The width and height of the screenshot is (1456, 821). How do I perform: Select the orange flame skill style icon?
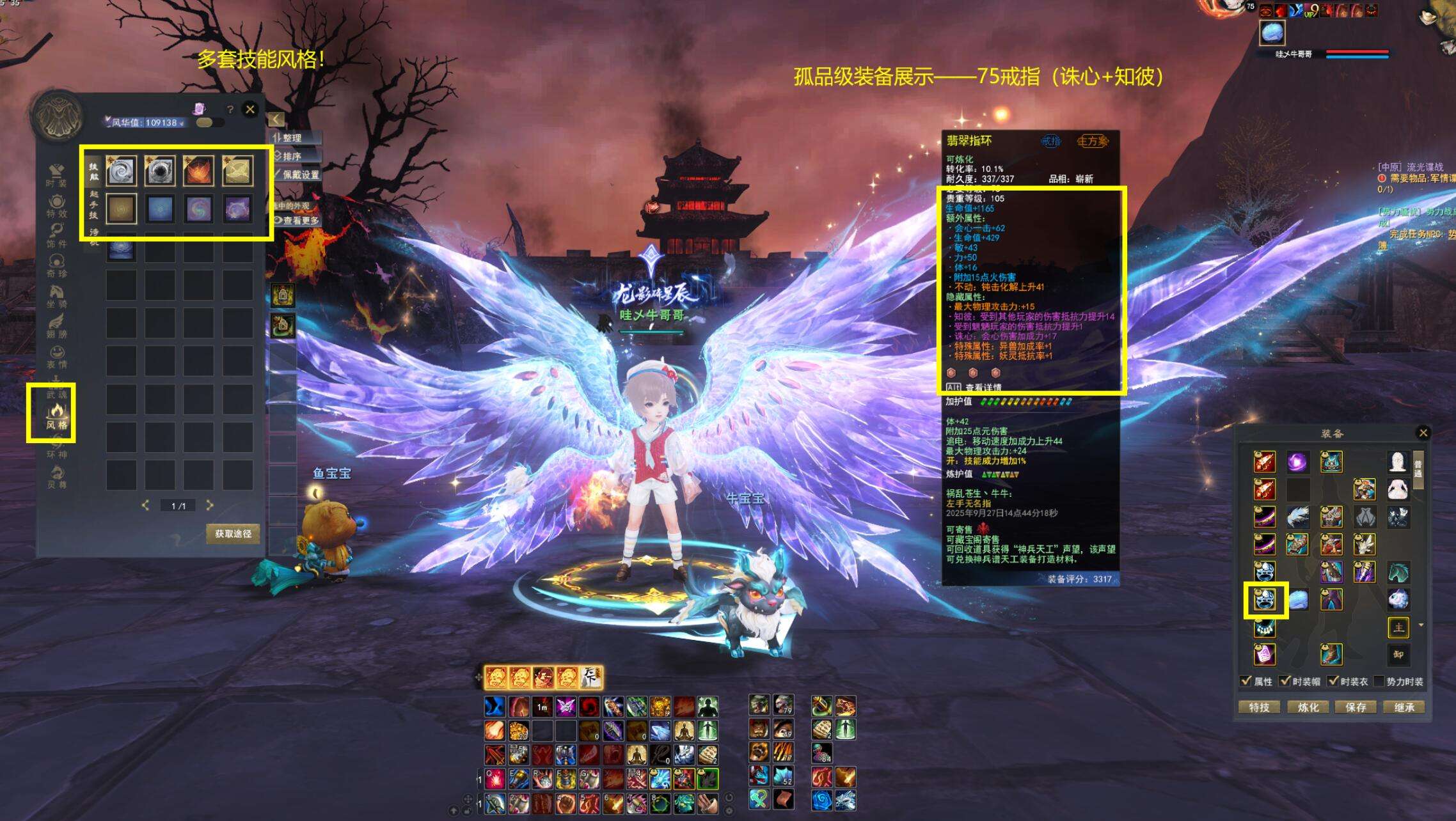(x=198, y=171)
